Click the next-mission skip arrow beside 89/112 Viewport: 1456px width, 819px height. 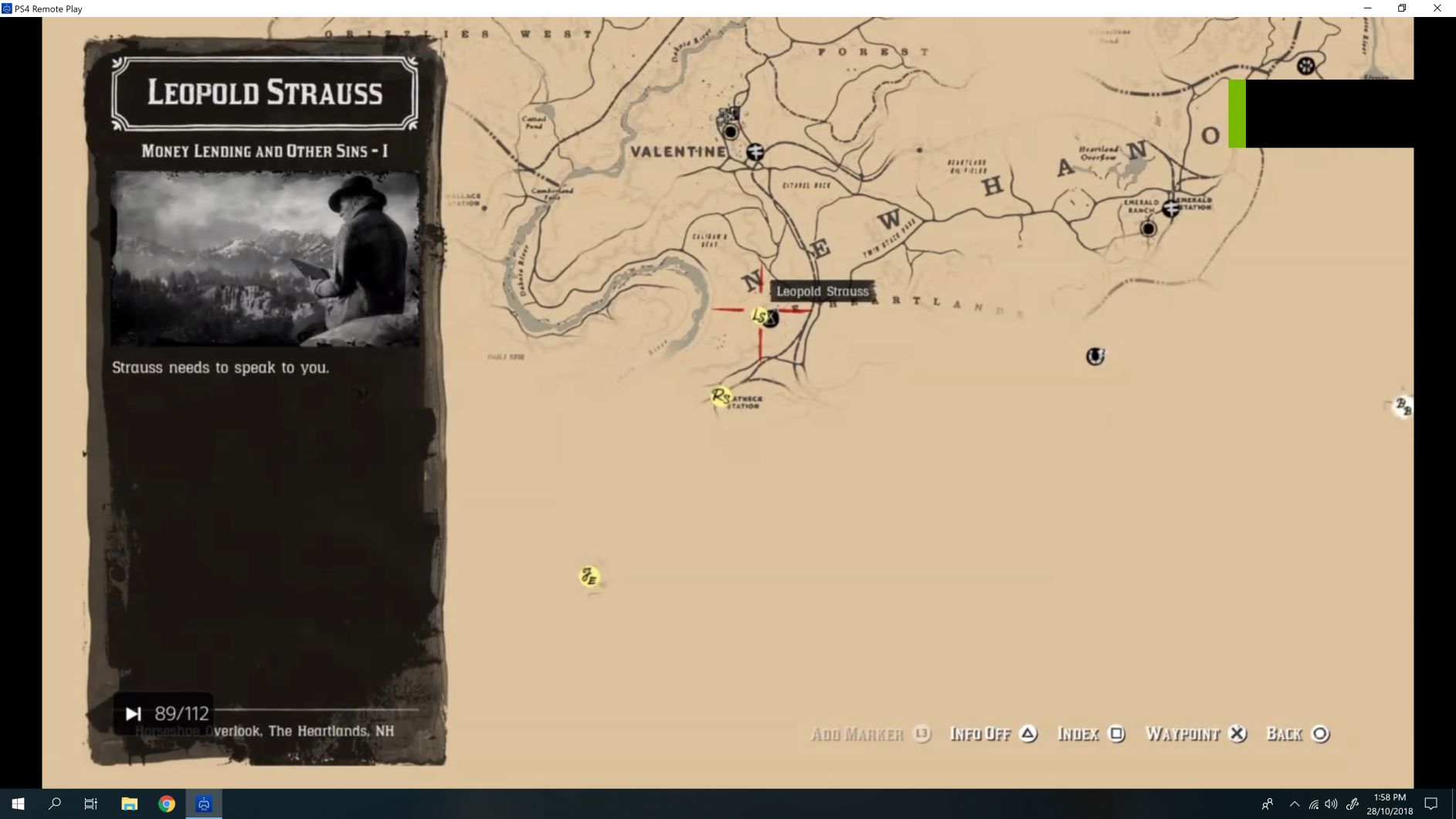point(133,712)
